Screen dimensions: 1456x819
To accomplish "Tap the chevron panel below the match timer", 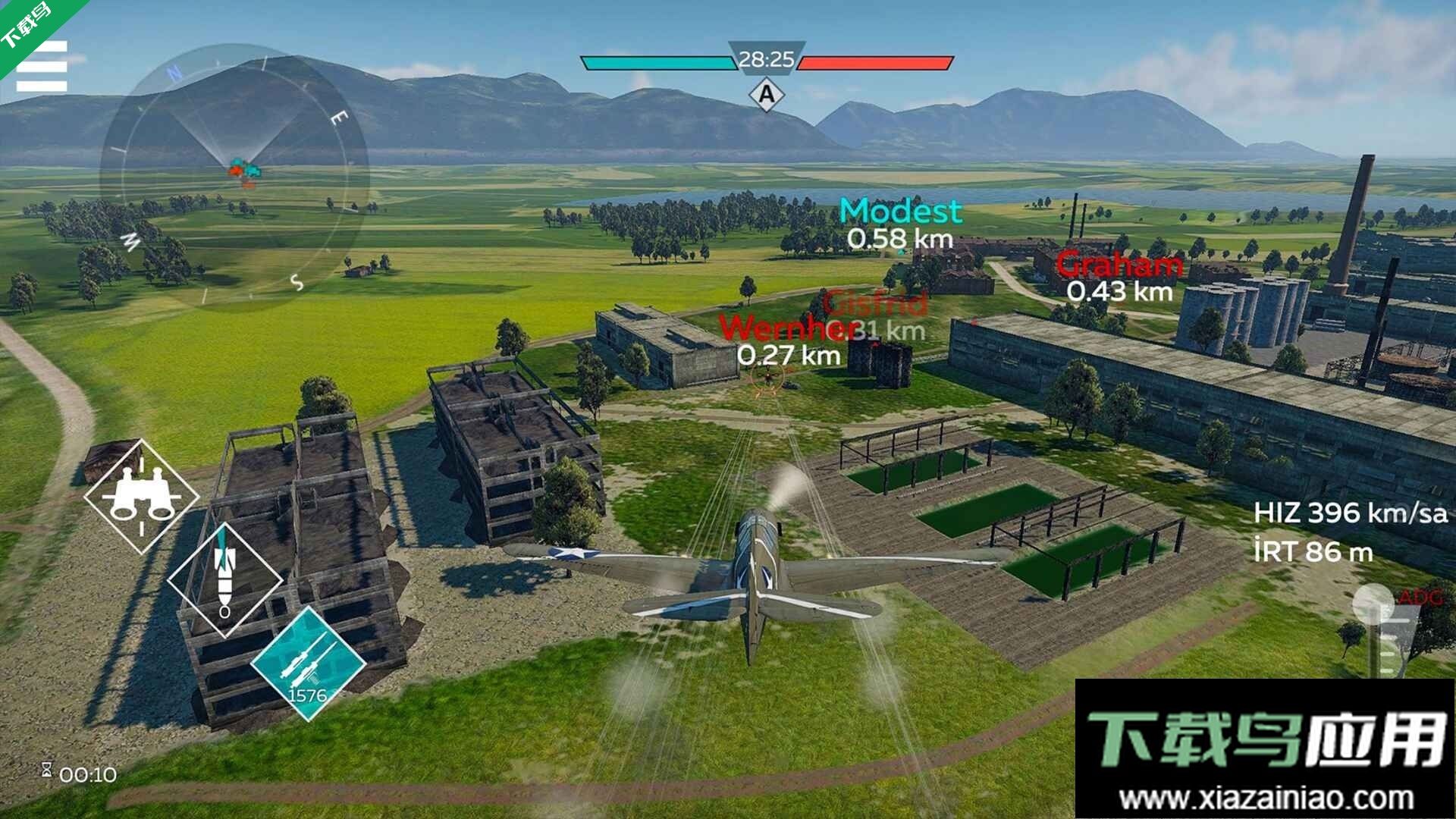I will click(x=767, y=96).
